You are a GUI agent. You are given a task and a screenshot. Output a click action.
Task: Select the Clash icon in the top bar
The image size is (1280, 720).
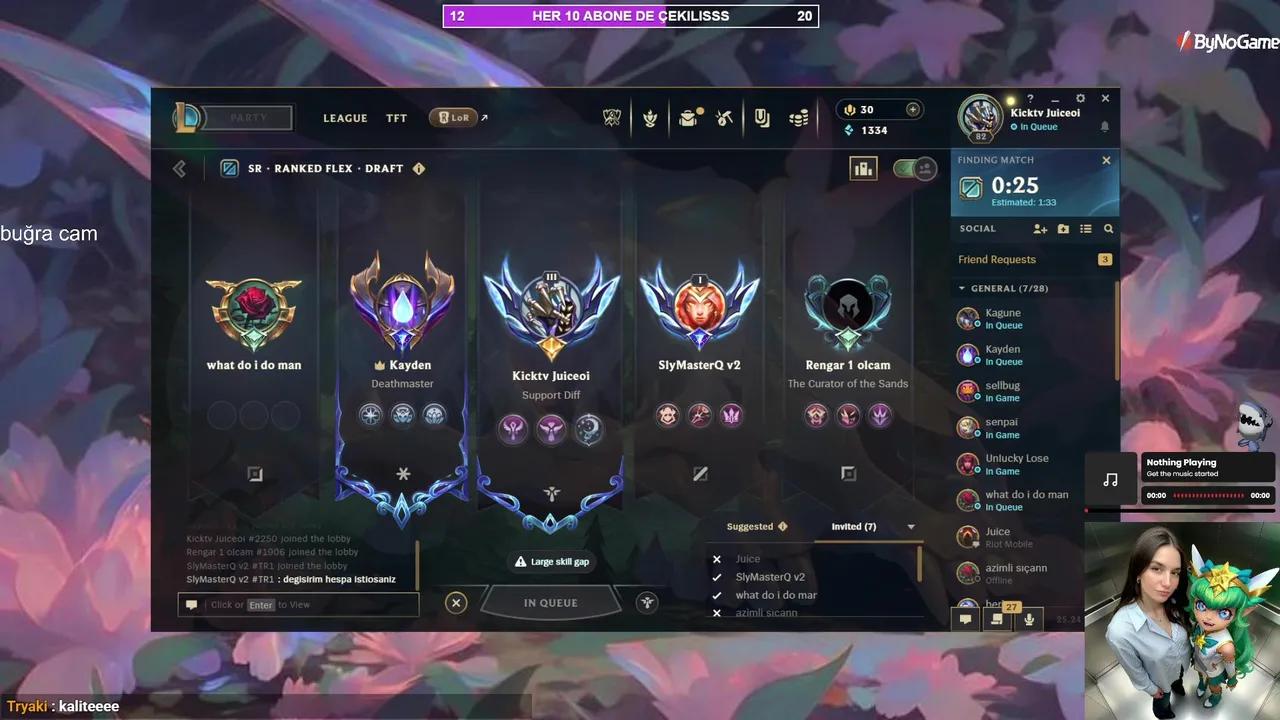click(x=650, y=117)
